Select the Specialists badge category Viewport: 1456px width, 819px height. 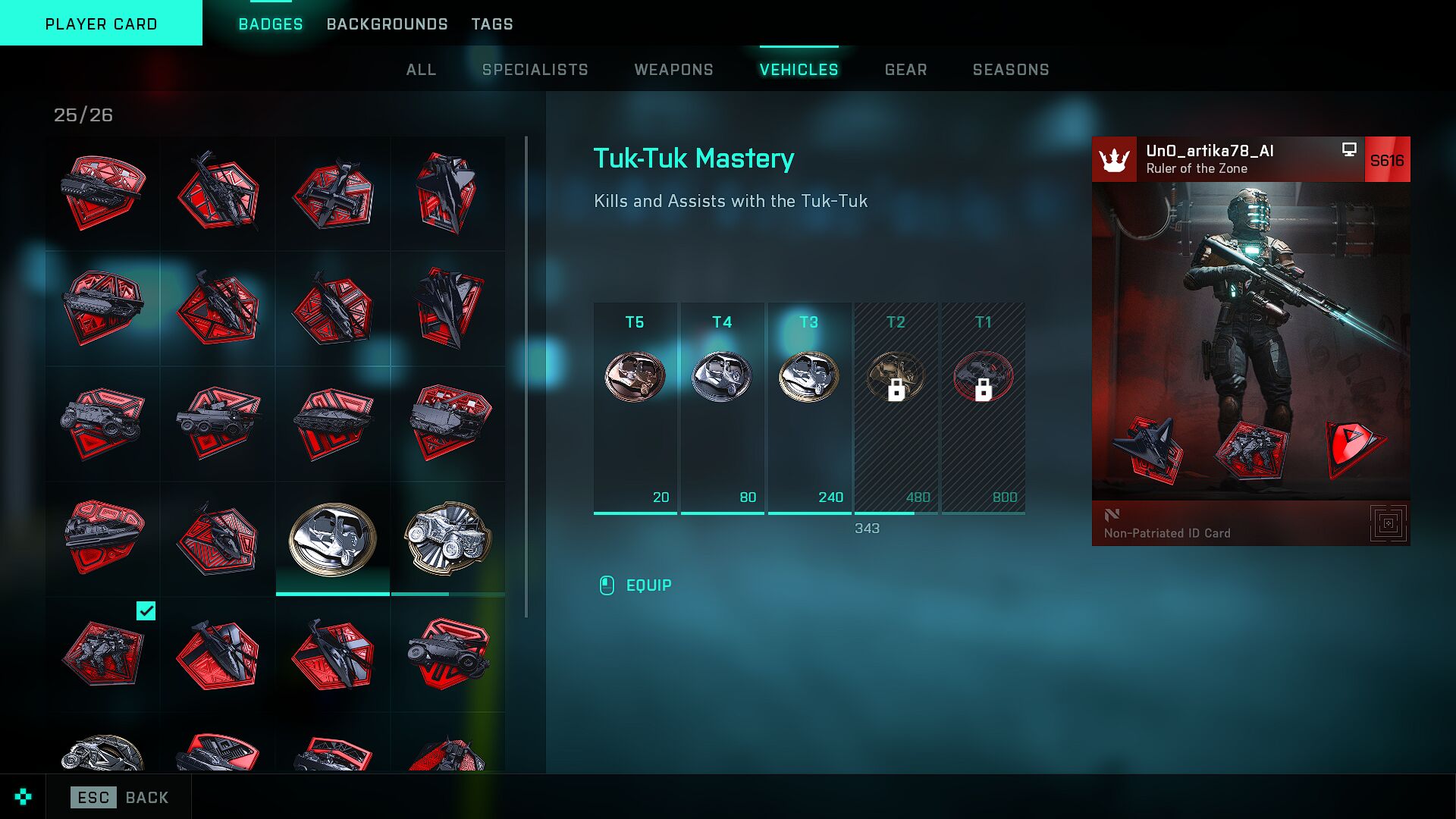[x=535, y=70]
